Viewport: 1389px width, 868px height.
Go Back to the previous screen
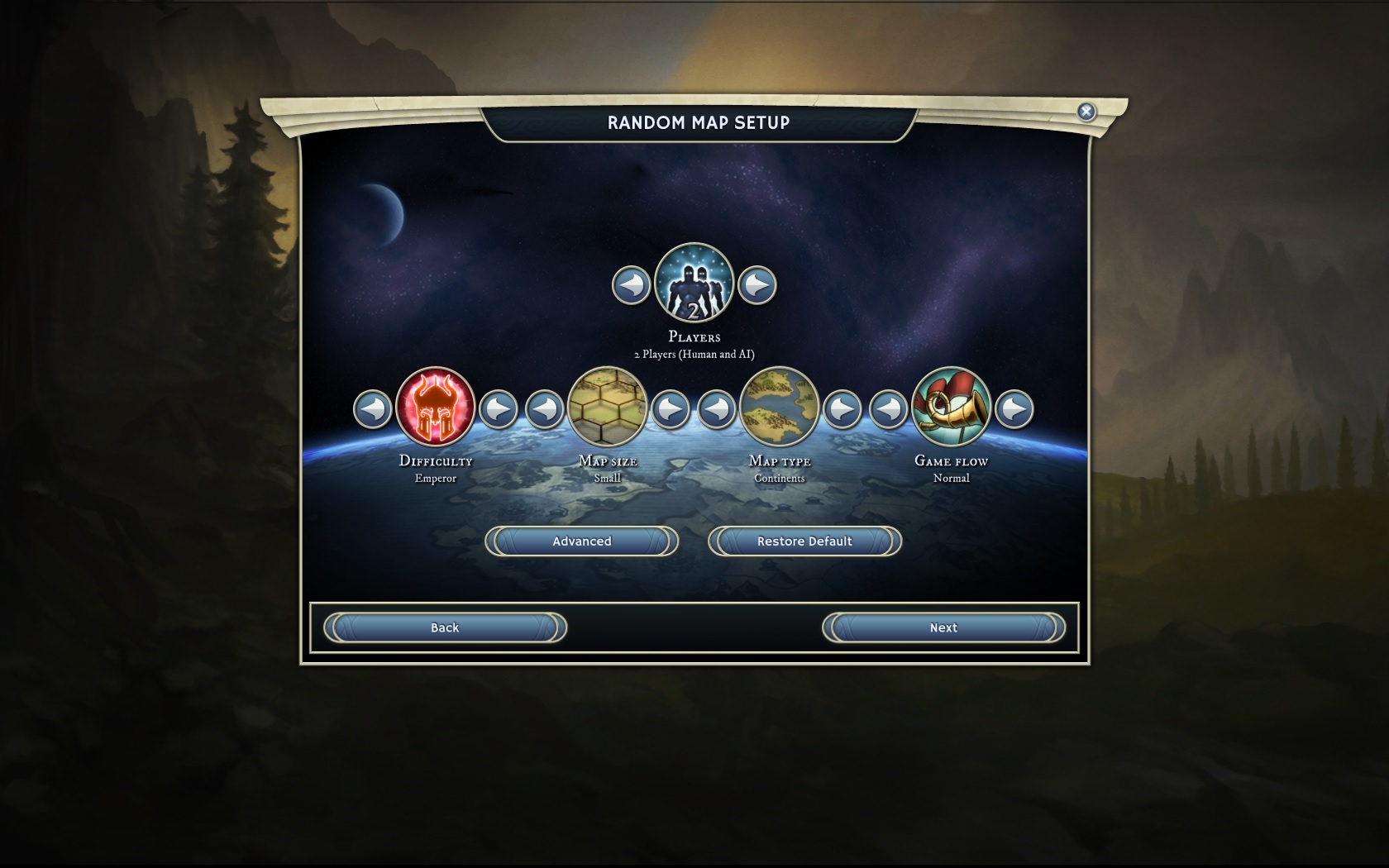click(x=445, y=628)
